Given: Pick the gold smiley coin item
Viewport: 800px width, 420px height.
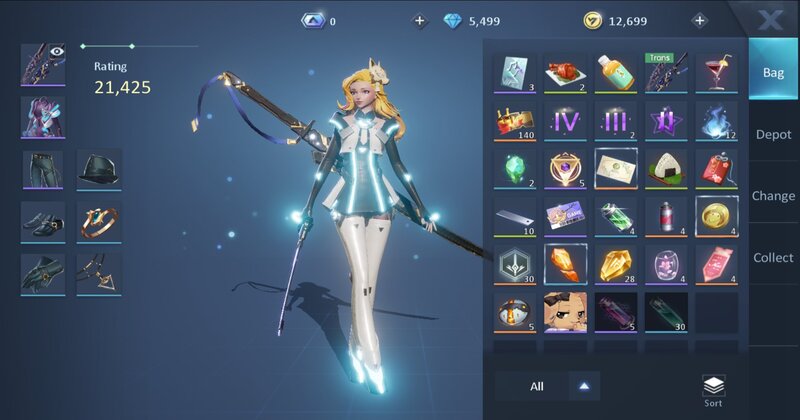Looking at the screenshot, I should [x=716, y=217].
